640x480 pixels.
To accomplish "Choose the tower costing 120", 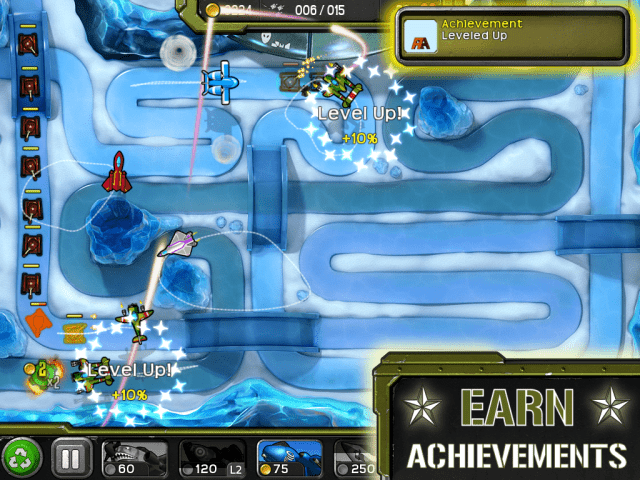I will click(211, 459).
